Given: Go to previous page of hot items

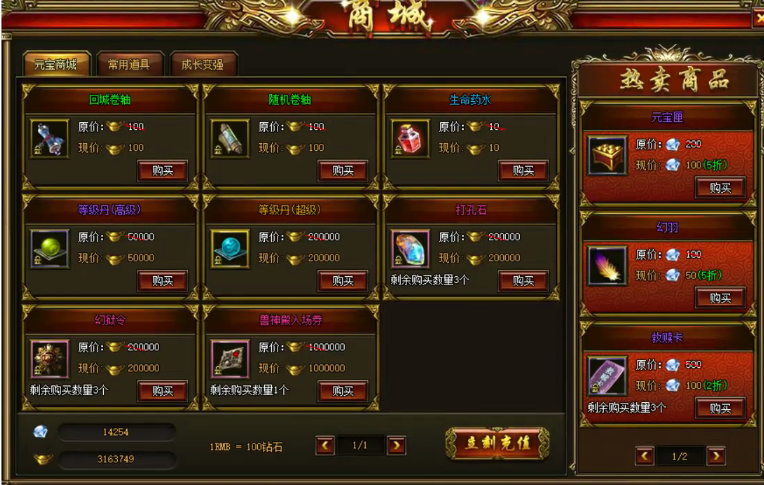Looking at the screenshot, I should 645,456.
